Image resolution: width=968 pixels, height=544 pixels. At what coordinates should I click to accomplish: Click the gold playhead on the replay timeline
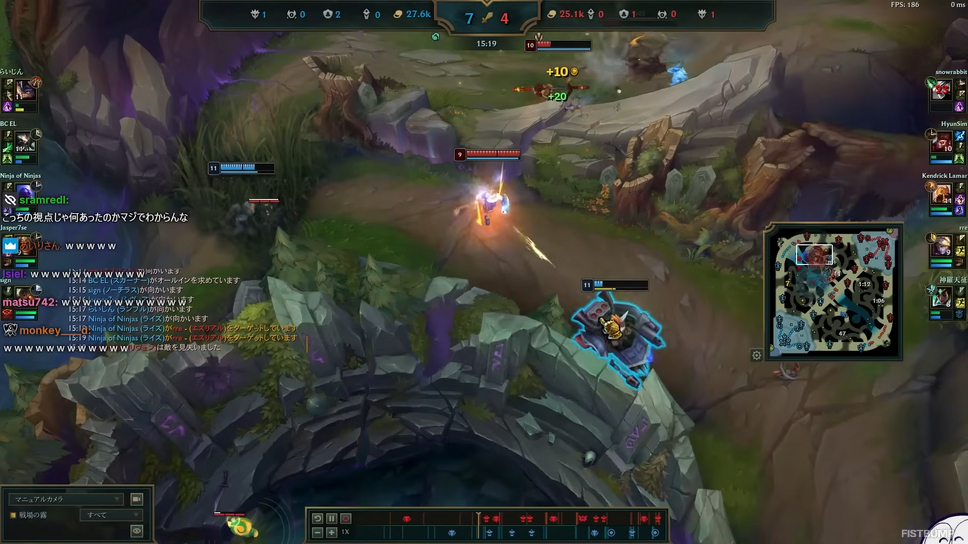[x=480, y=519]
